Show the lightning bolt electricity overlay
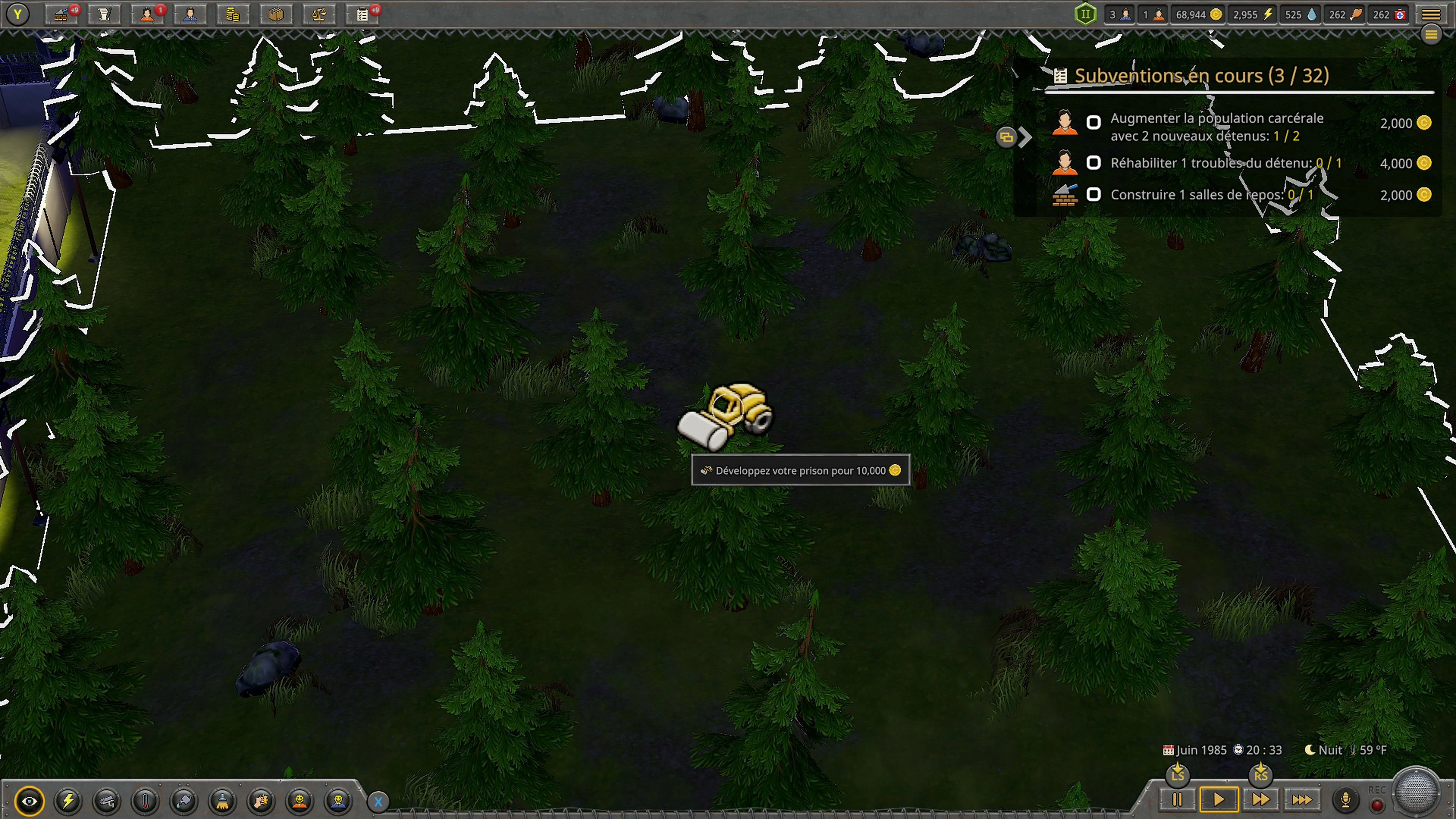1456x819 pixels. tap(68, 801)
